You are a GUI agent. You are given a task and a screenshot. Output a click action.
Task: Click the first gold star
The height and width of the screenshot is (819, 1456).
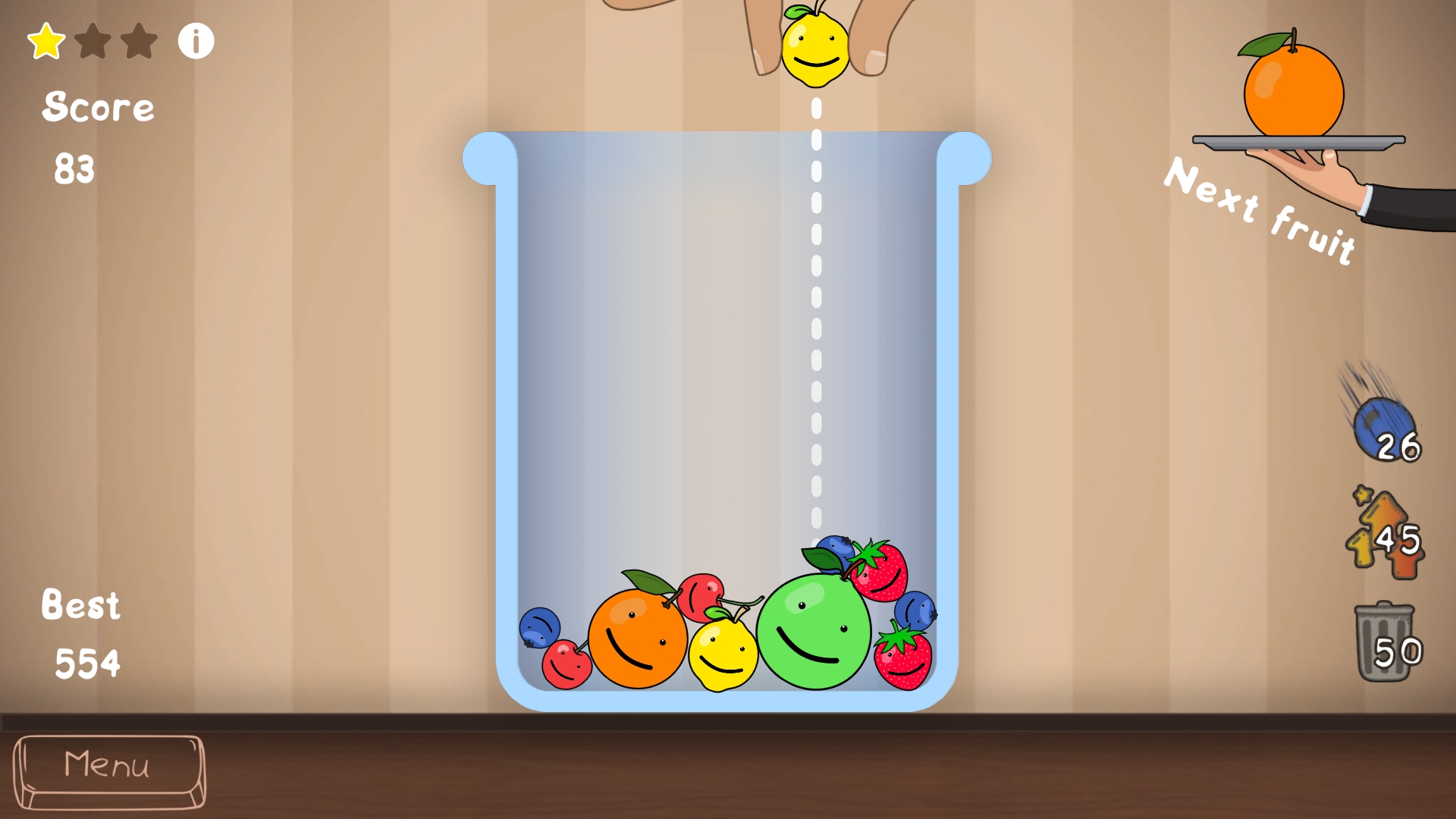(x=48, y=39)
